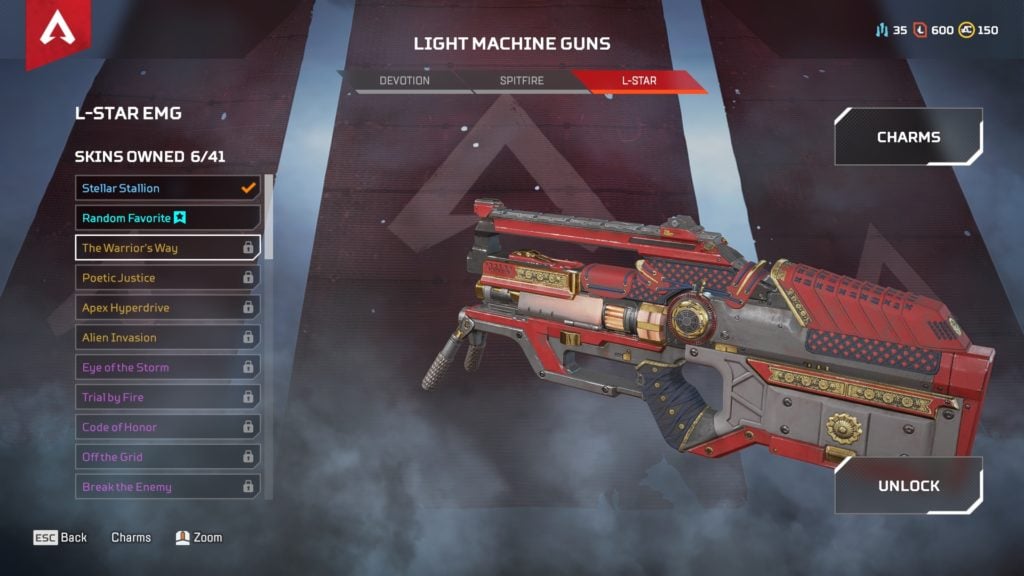This screenshot has height=576, width=1024.
Task: Switch to the Spitfire tab
Action: pos(521,80)
